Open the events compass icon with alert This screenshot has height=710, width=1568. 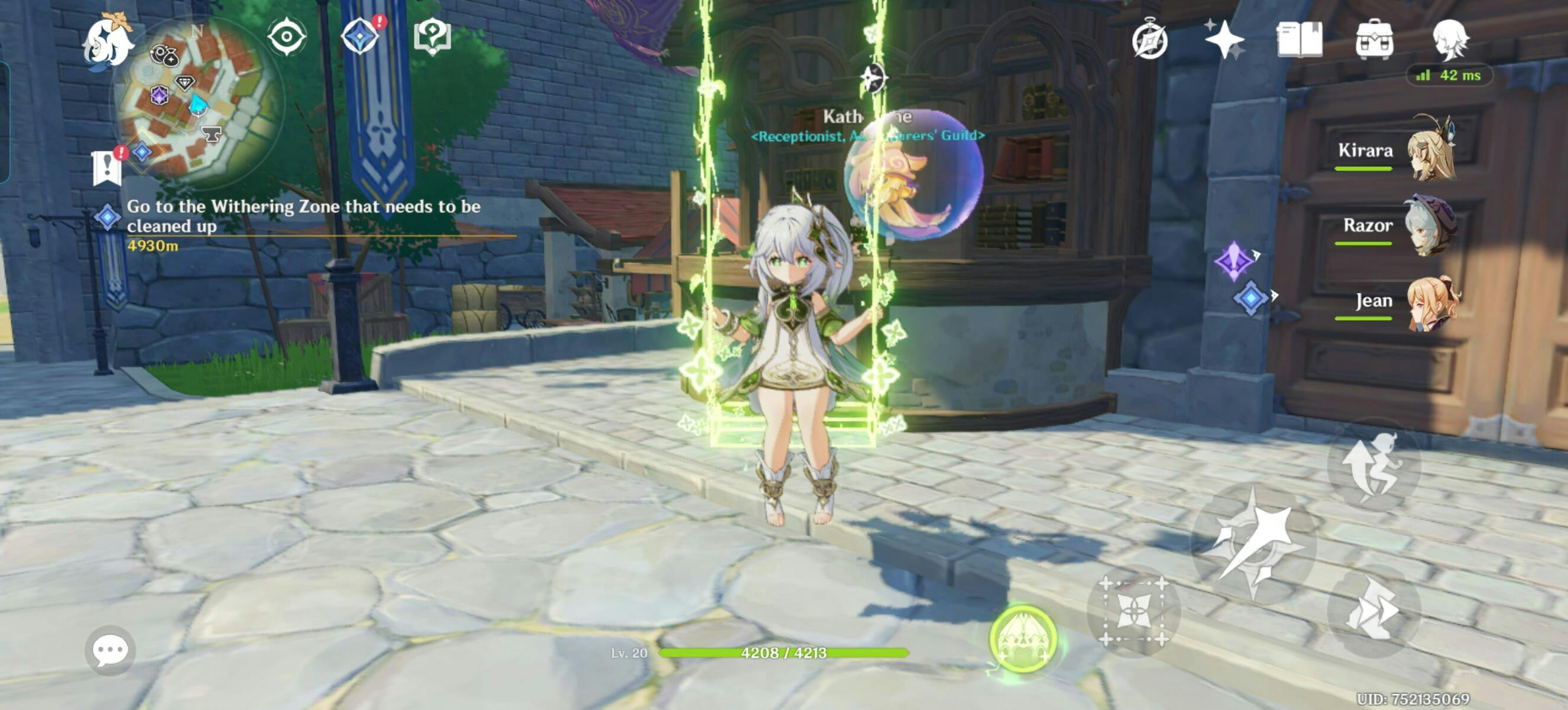(361, 37)
